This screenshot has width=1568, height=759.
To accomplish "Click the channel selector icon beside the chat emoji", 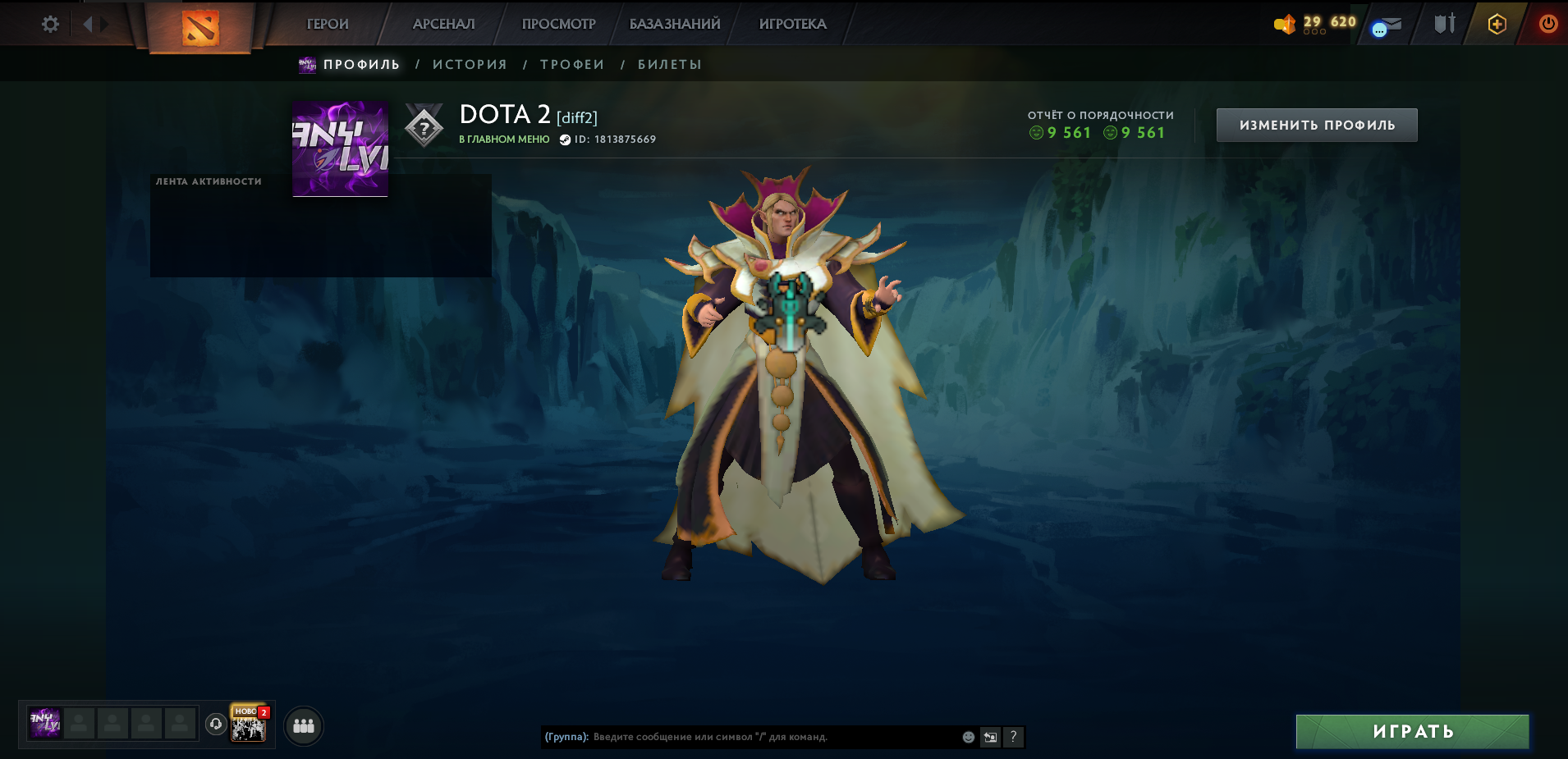I will pyautogui.click(x=988, y=737).
